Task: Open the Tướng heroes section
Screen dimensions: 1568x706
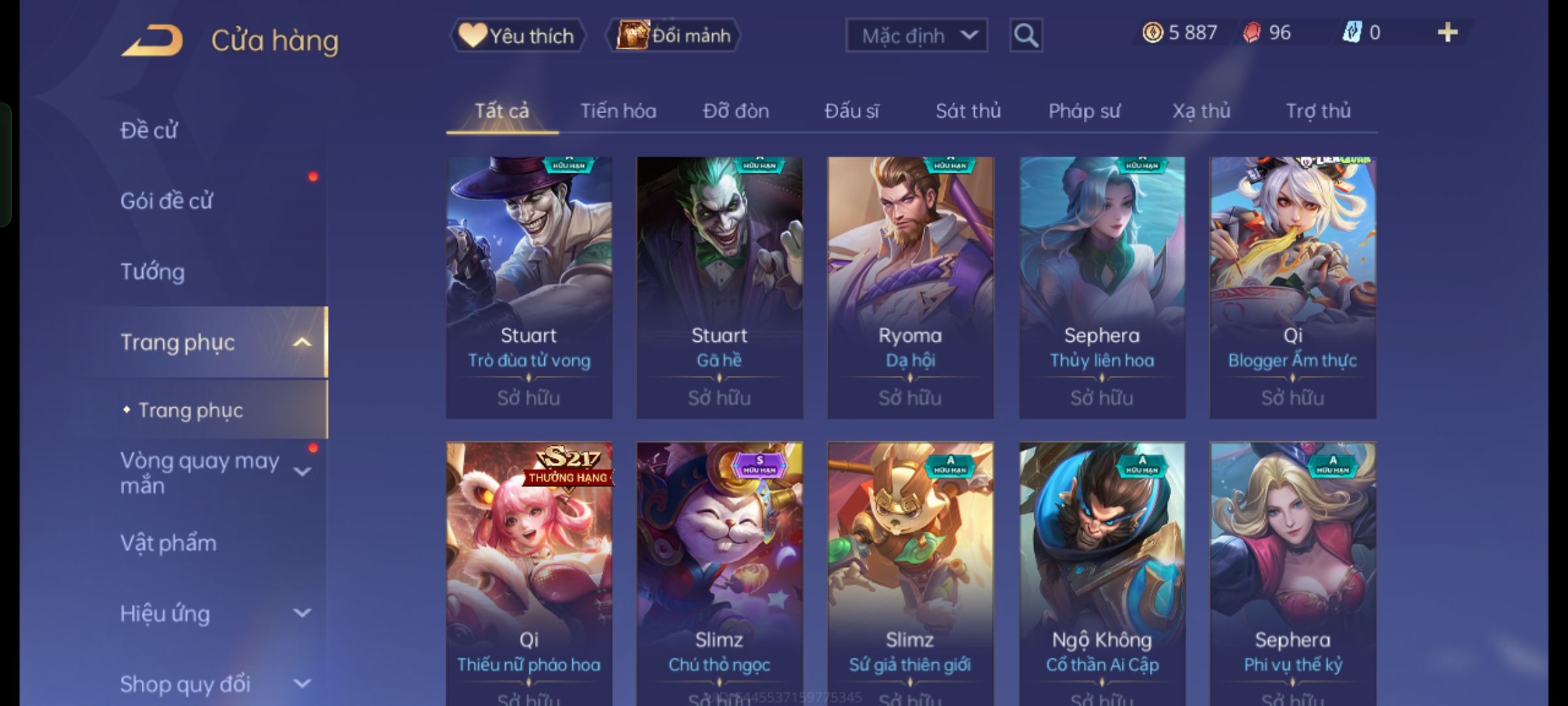Action: 153,271
